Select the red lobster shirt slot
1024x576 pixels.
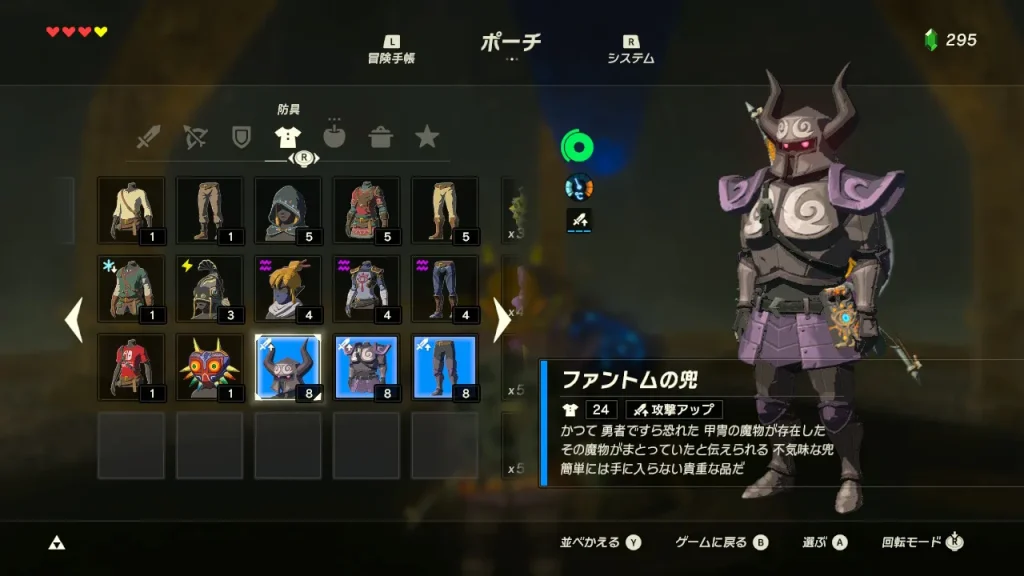(x=131, y=367)
